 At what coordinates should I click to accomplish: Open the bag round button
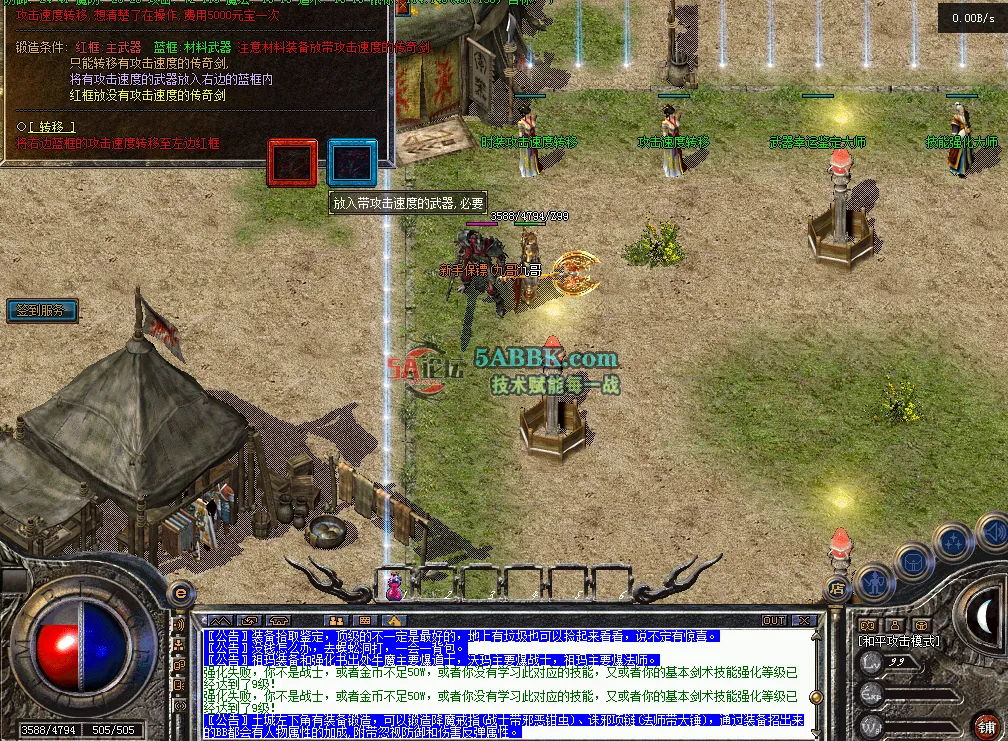tap(912, 560)
